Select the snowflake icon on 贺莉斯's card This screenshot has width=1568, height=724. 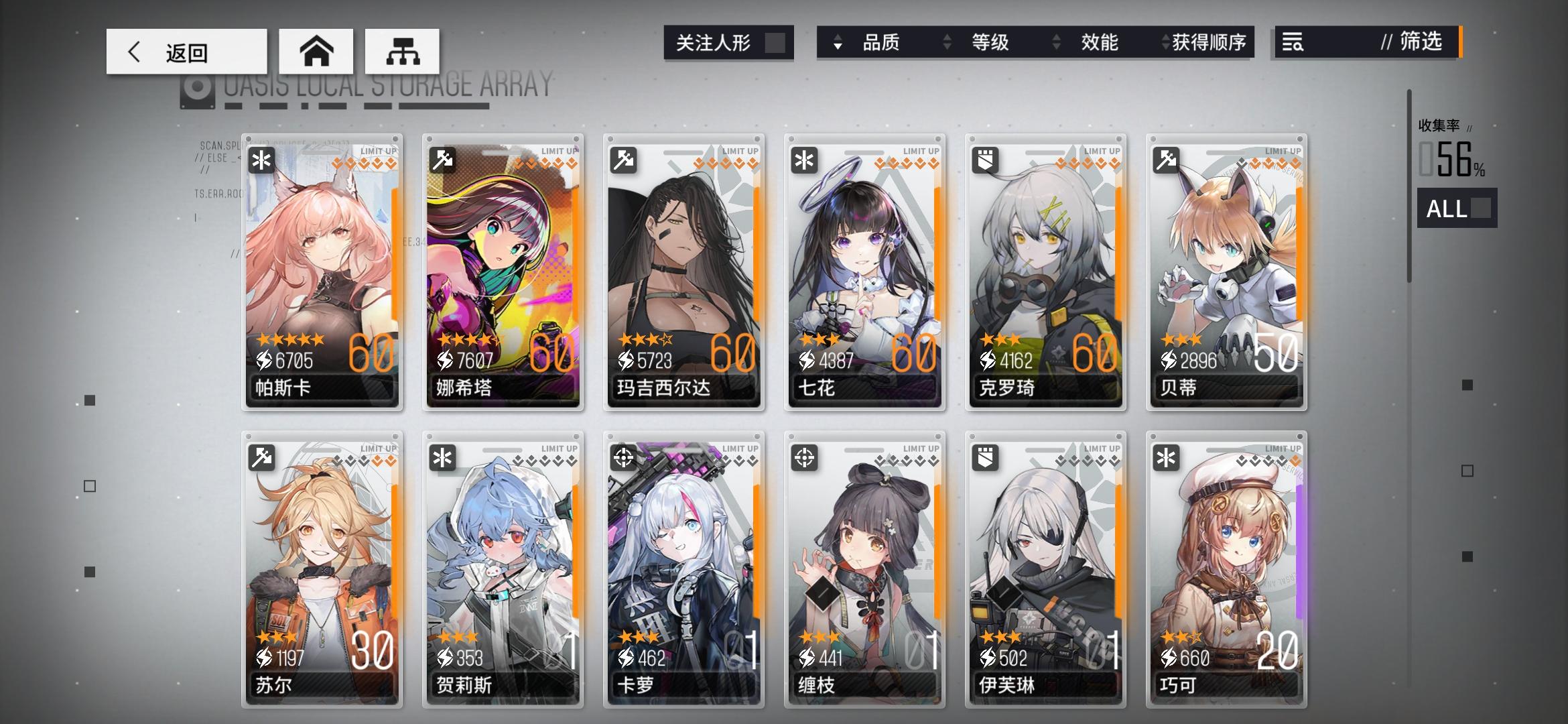pos(443,456)
